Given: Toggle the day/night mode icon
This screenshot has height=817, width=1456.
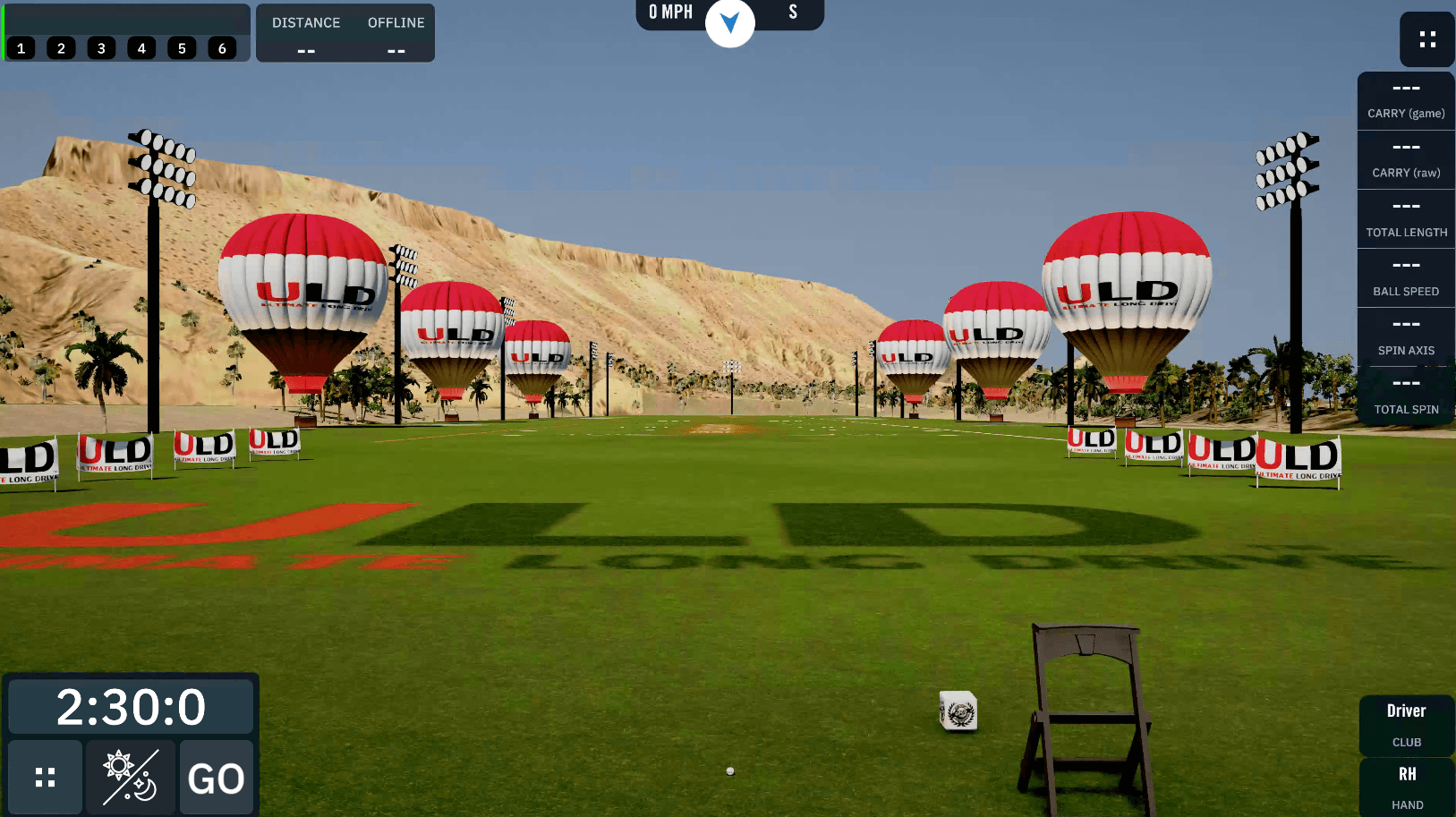Looking at the screenshot, I should [x=130, y=777].
